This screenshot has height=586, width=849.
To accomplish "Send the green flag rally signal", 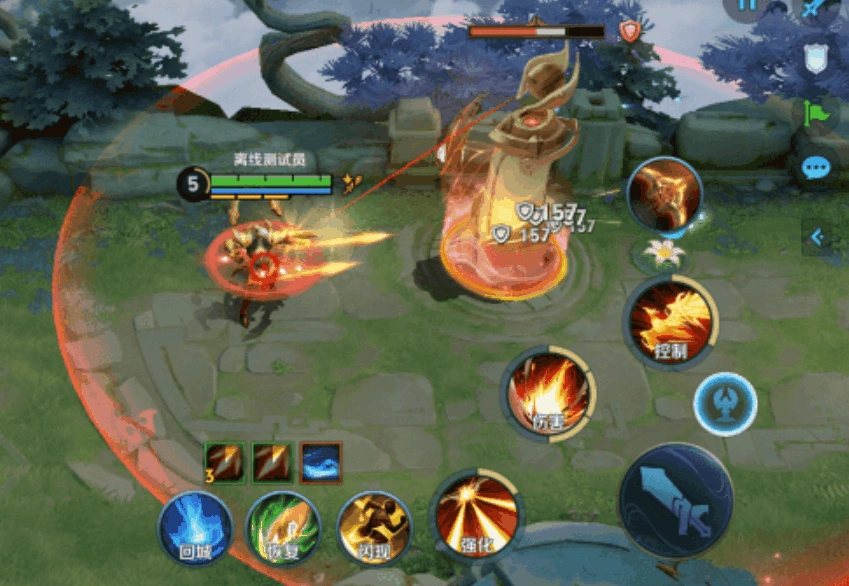I will point(817,113).
